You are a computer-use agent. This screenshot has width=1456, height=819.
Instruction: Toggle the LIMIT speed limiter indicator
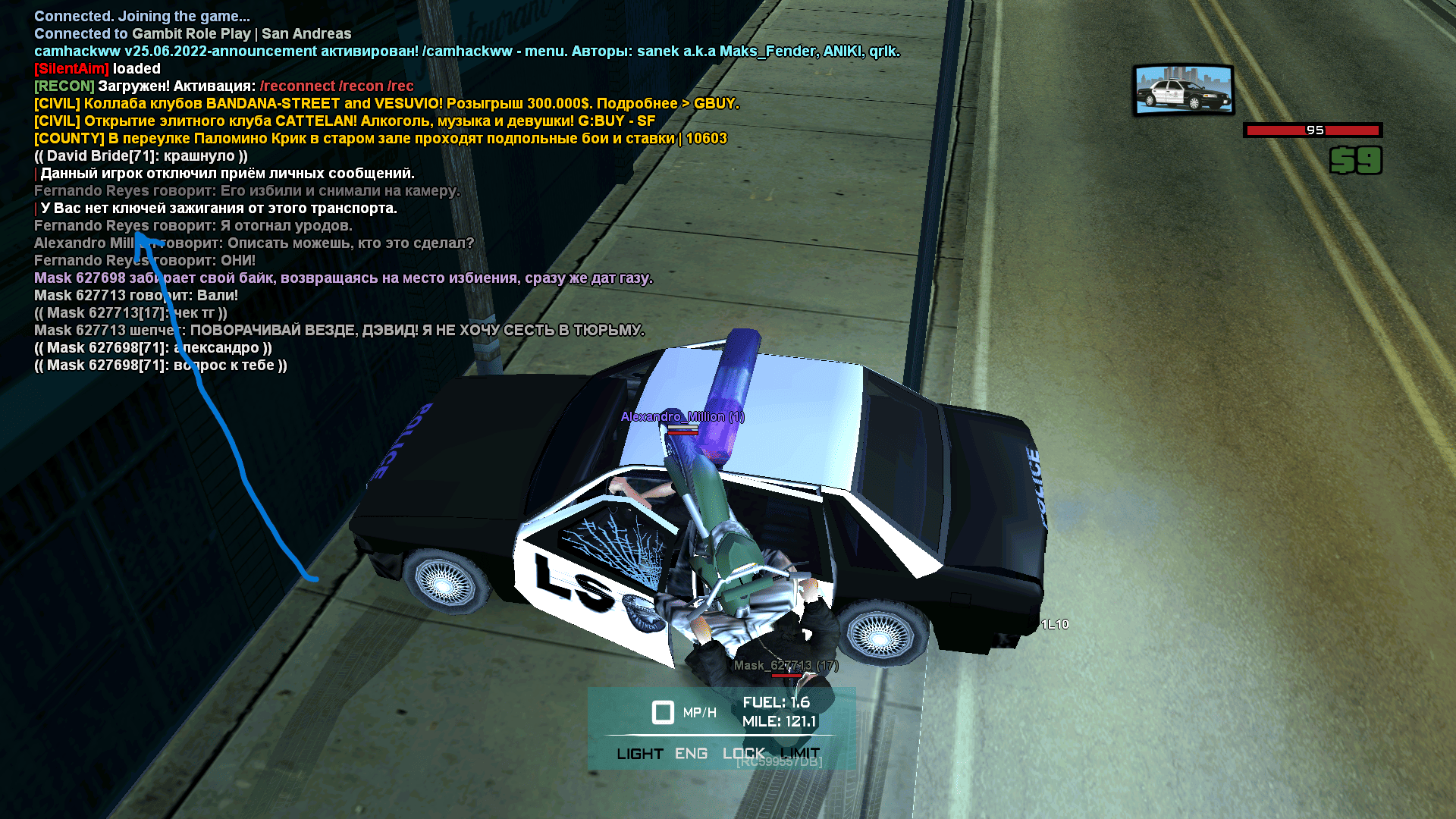point(800,754)
